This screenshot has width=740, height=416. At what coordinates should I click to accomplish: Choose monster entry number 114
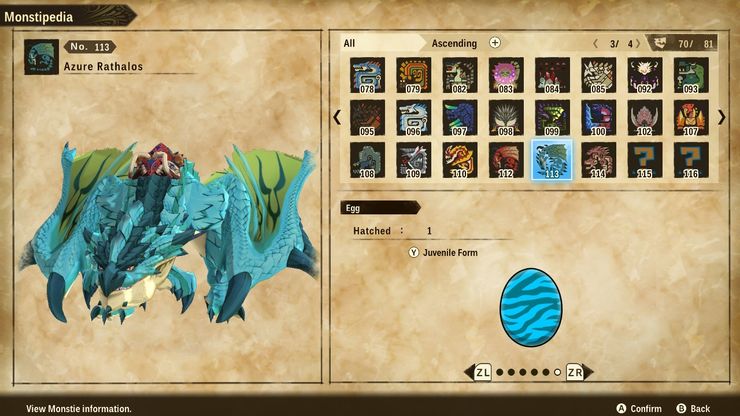coord(598,160)
